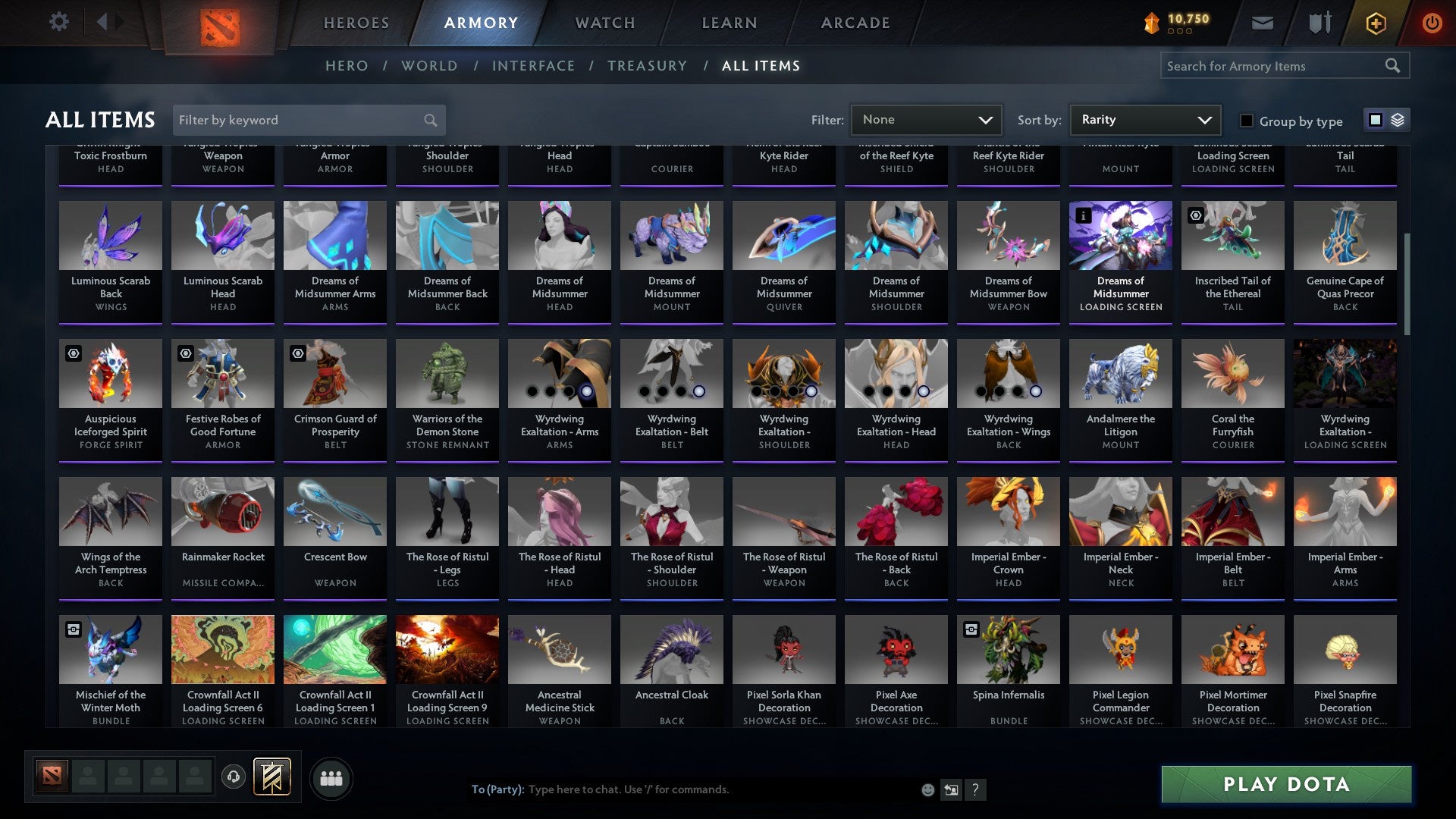Open the friends list icon near the chat bar
The image size is (1456, 819).
(330, 777)
